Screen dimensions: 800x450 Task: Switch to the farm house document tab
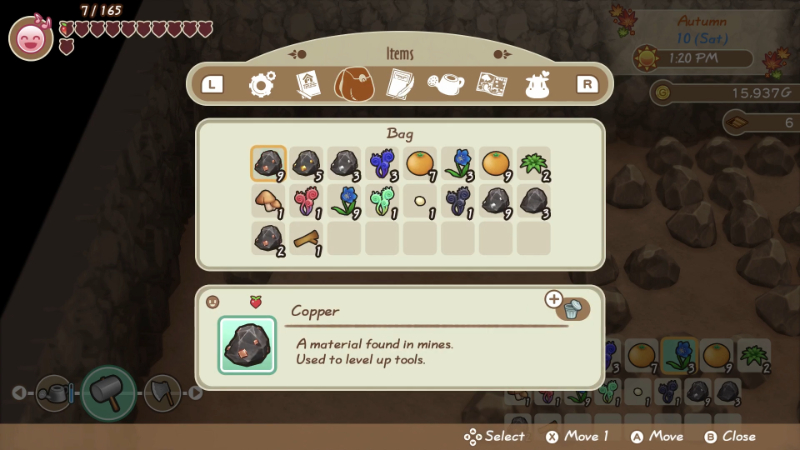(307, 85)
